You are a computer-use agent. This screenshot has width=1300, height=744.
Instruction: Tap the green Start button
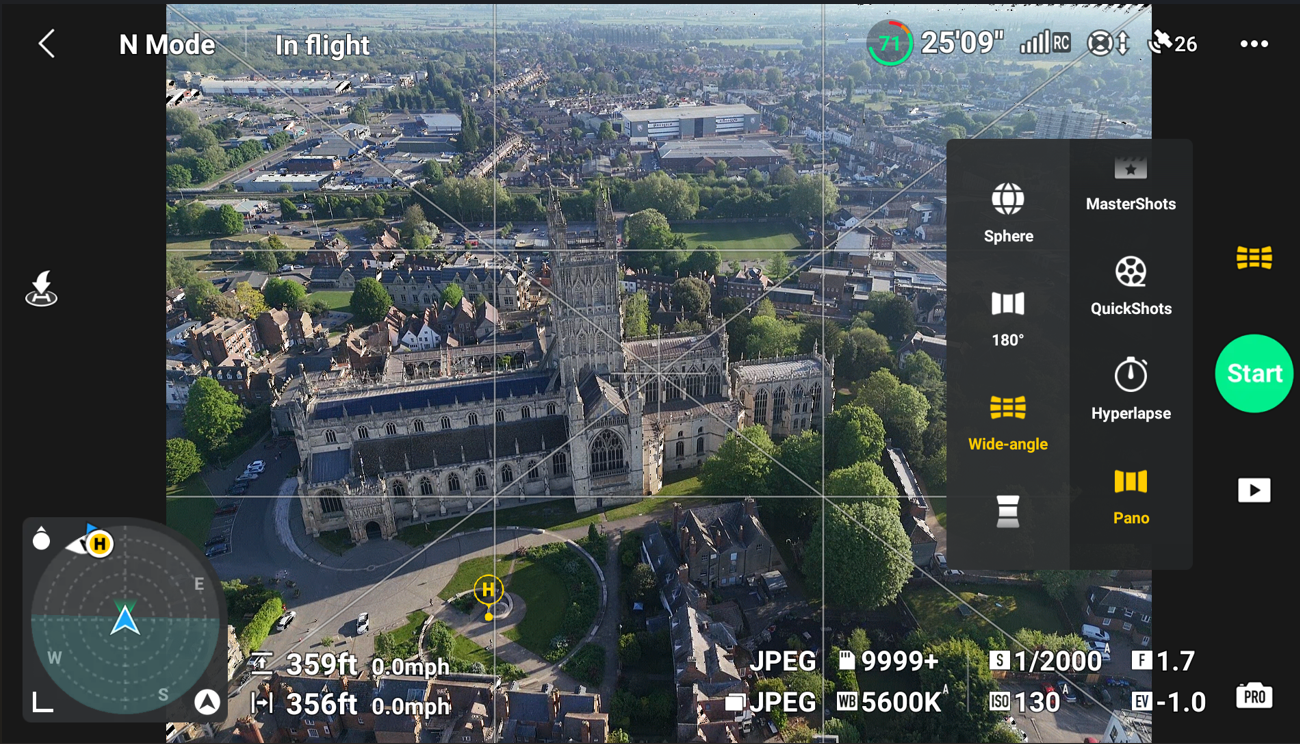1254,373
